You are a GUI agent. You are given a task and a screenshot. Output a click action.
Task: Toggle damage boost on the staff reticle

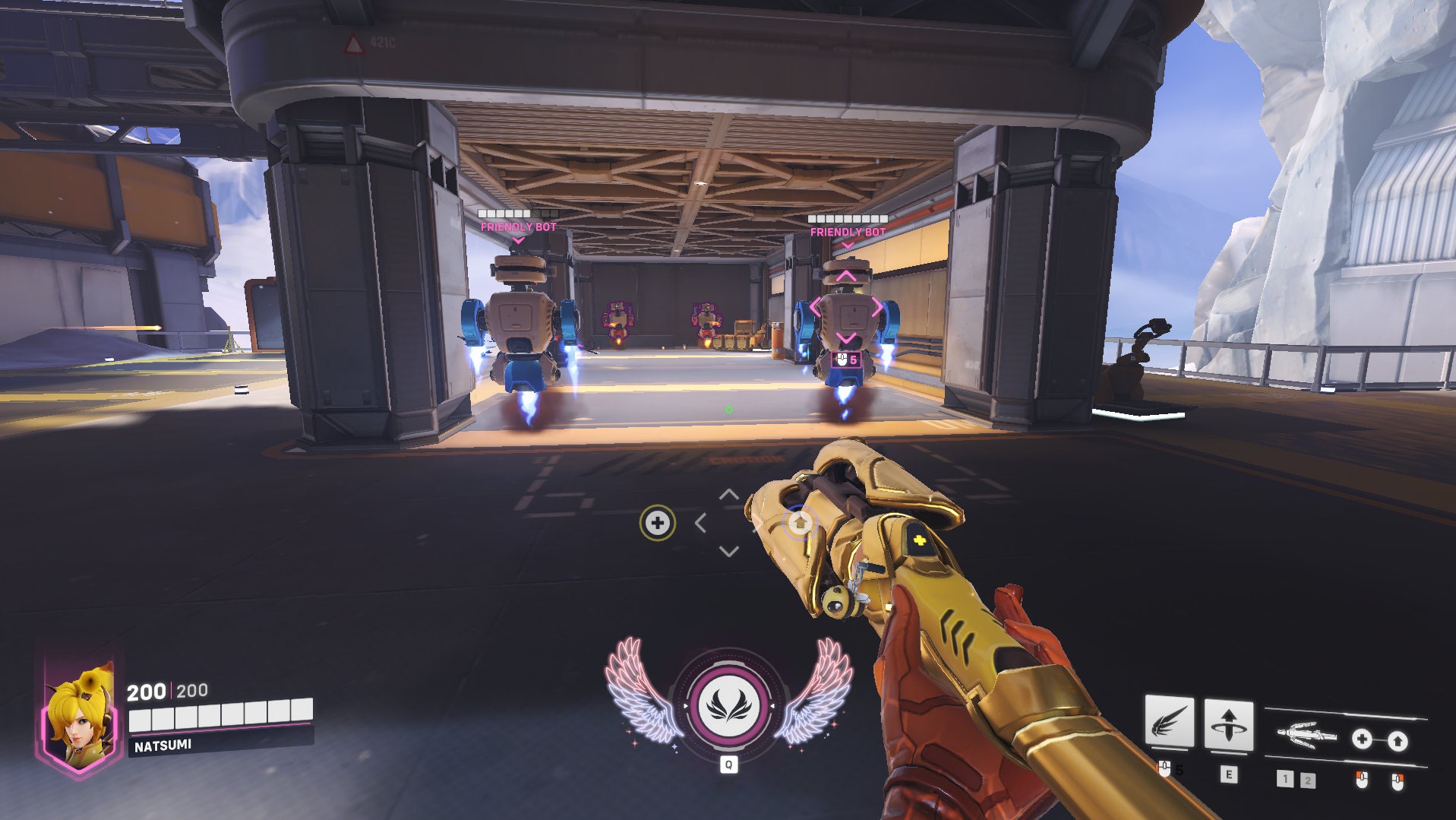pyautogui.click(x=798, y=522)
